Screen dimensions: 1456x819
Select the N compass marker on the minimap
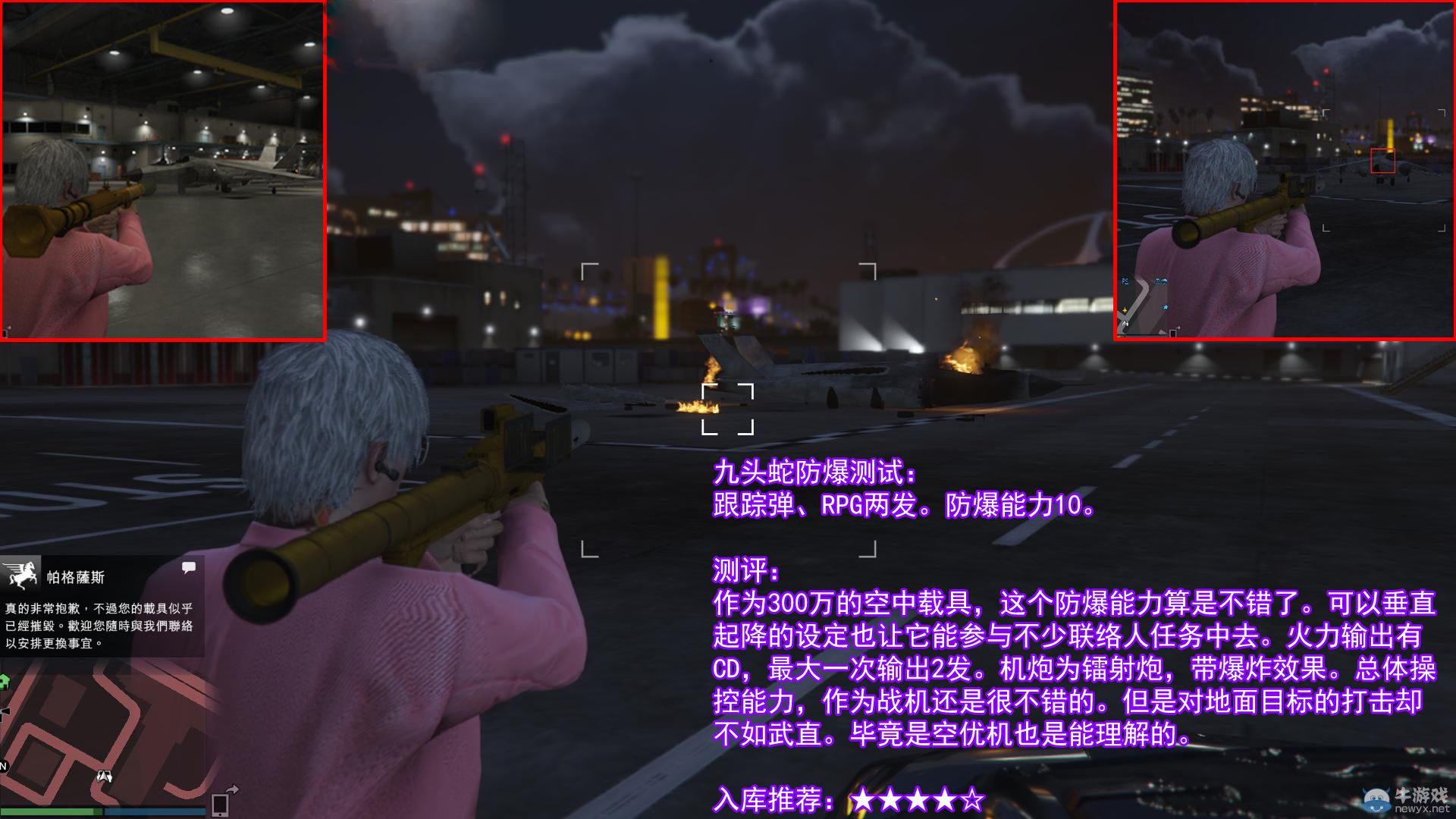(3, 766)
